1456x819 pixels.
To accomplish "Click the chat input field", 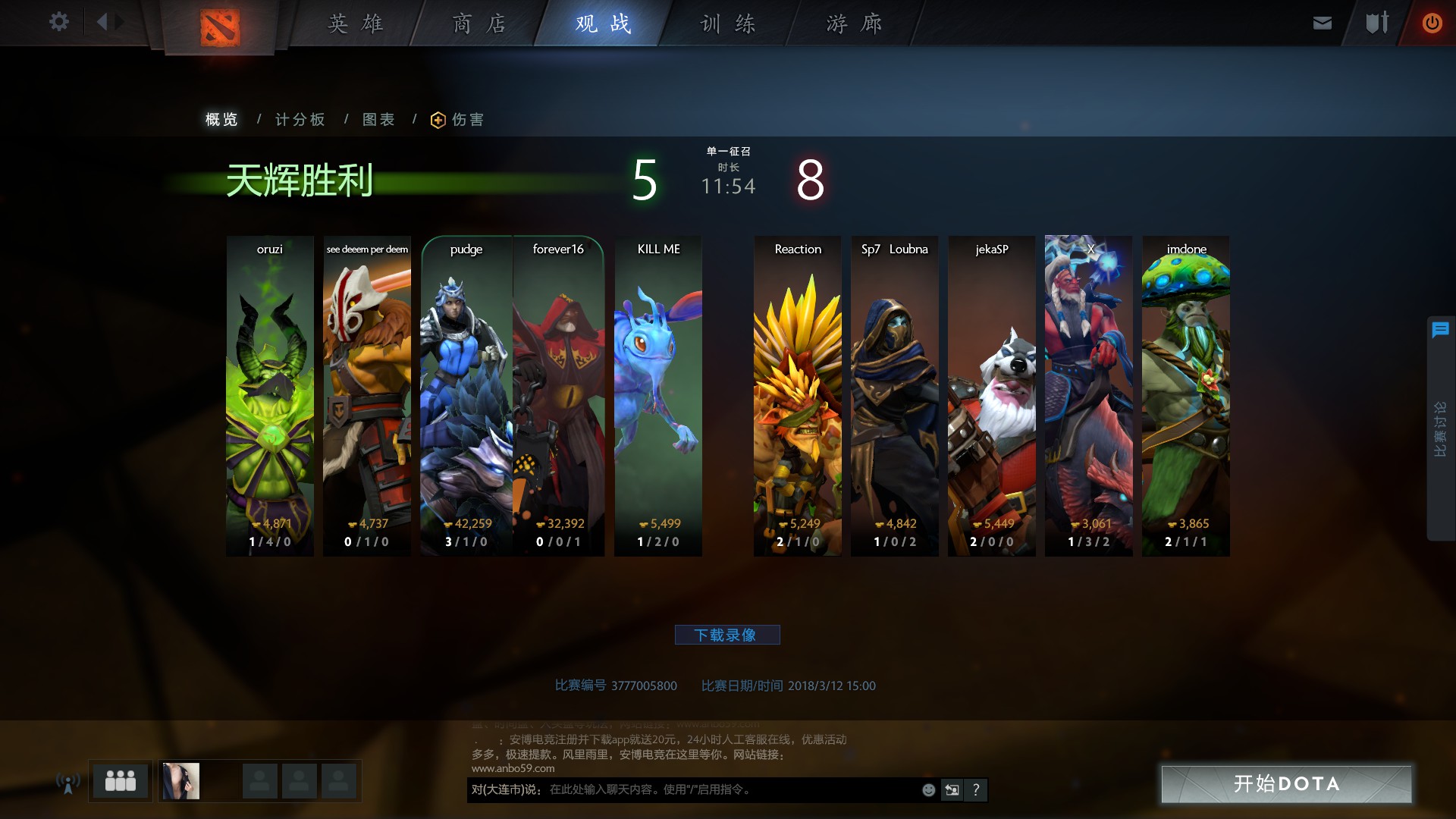I will (682, 790).
